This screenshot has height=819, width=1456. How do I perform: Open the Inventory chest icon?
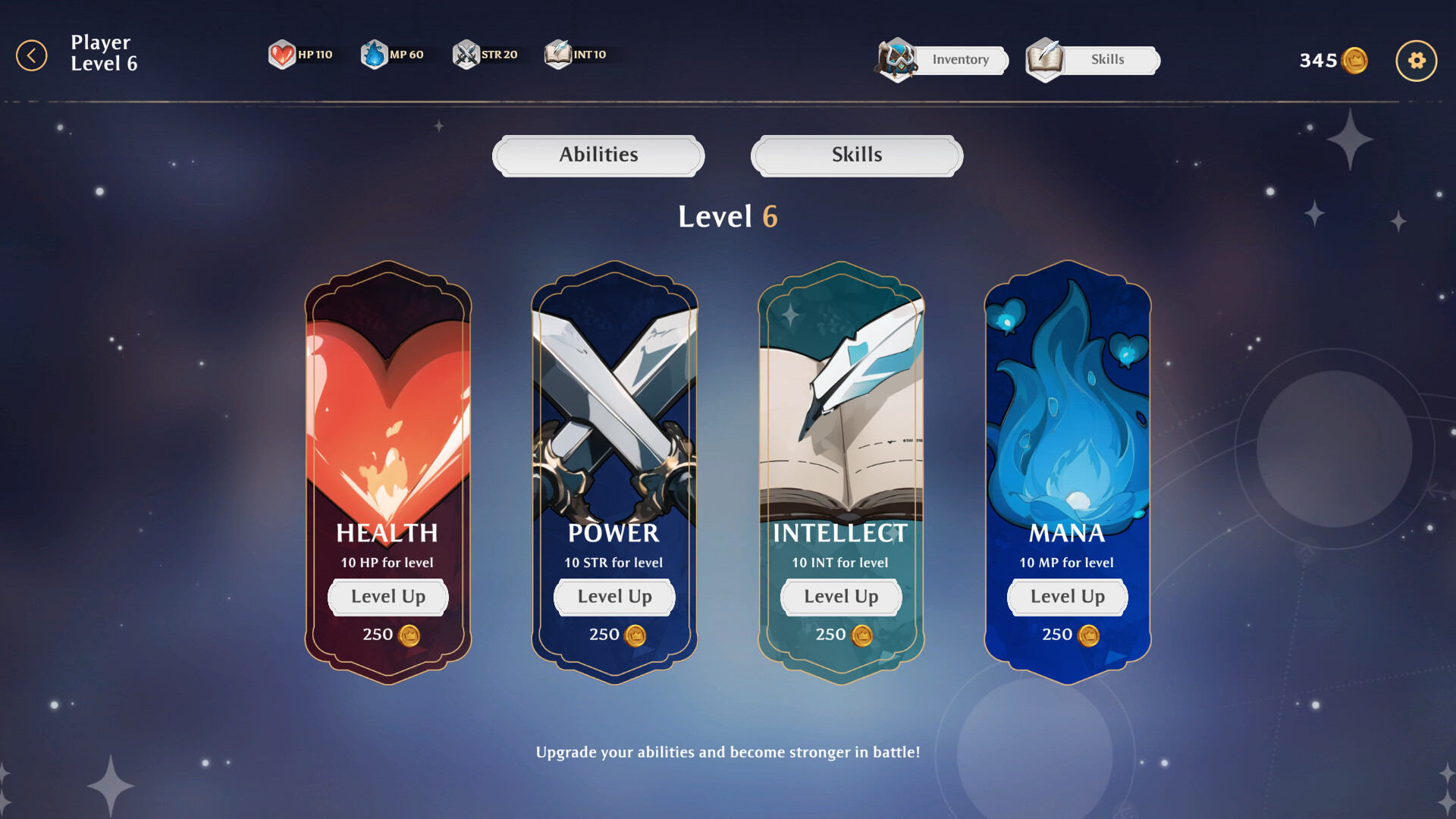tap(898, 60)
